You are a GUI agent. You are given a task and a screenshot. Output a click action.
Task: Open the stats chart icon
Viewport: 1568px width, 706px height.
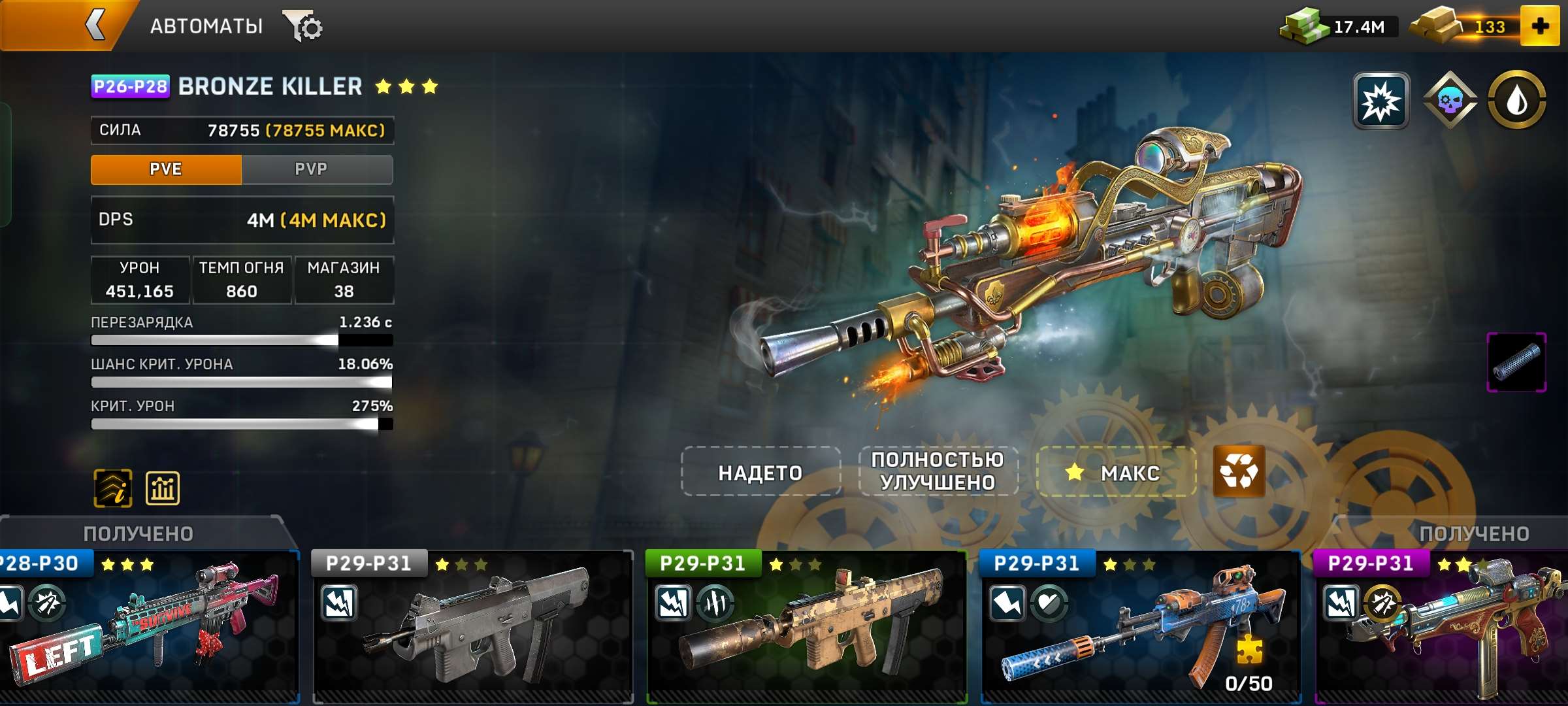point(161,487)
